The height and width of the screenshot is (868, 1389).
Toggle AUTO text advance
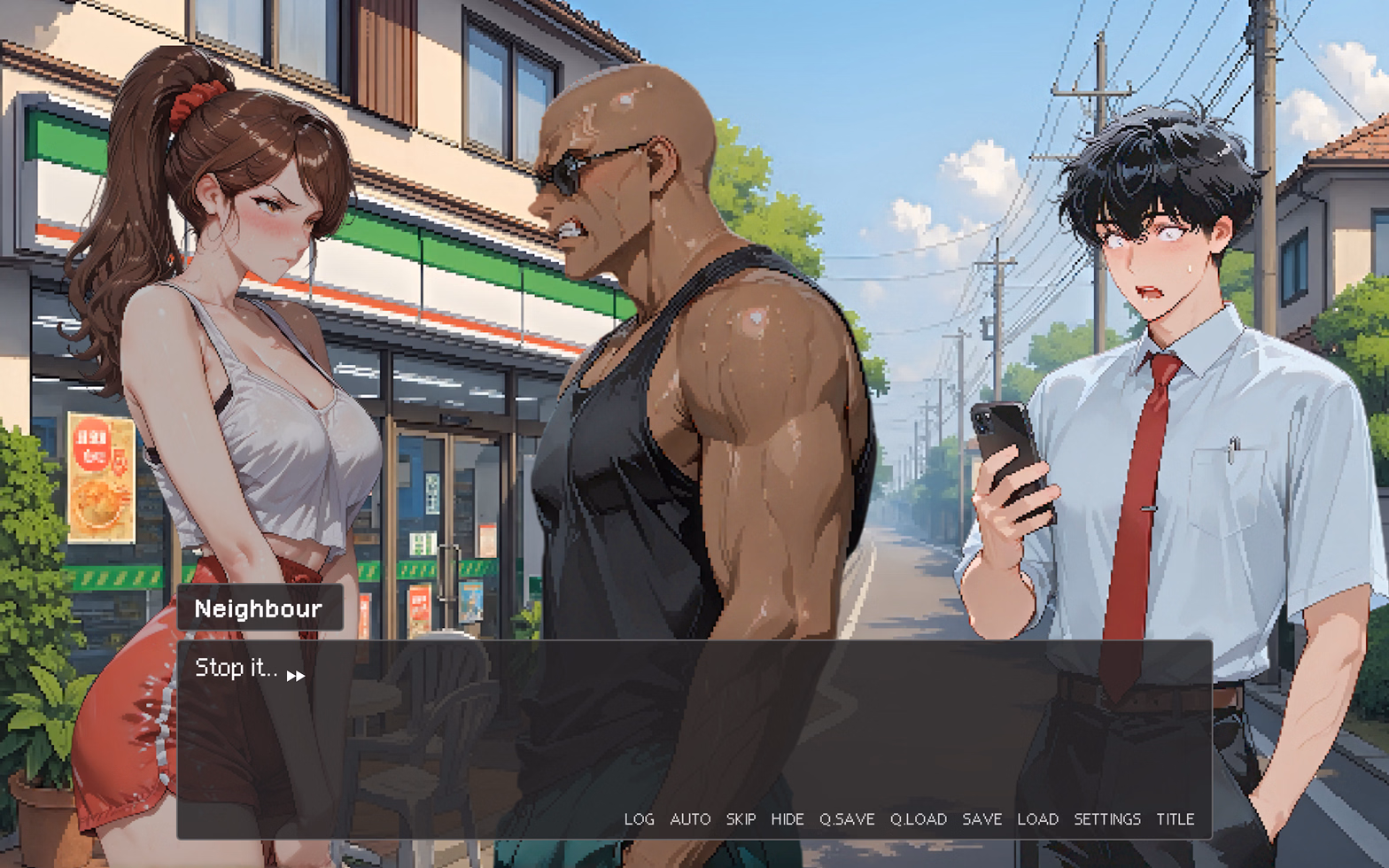690,819
